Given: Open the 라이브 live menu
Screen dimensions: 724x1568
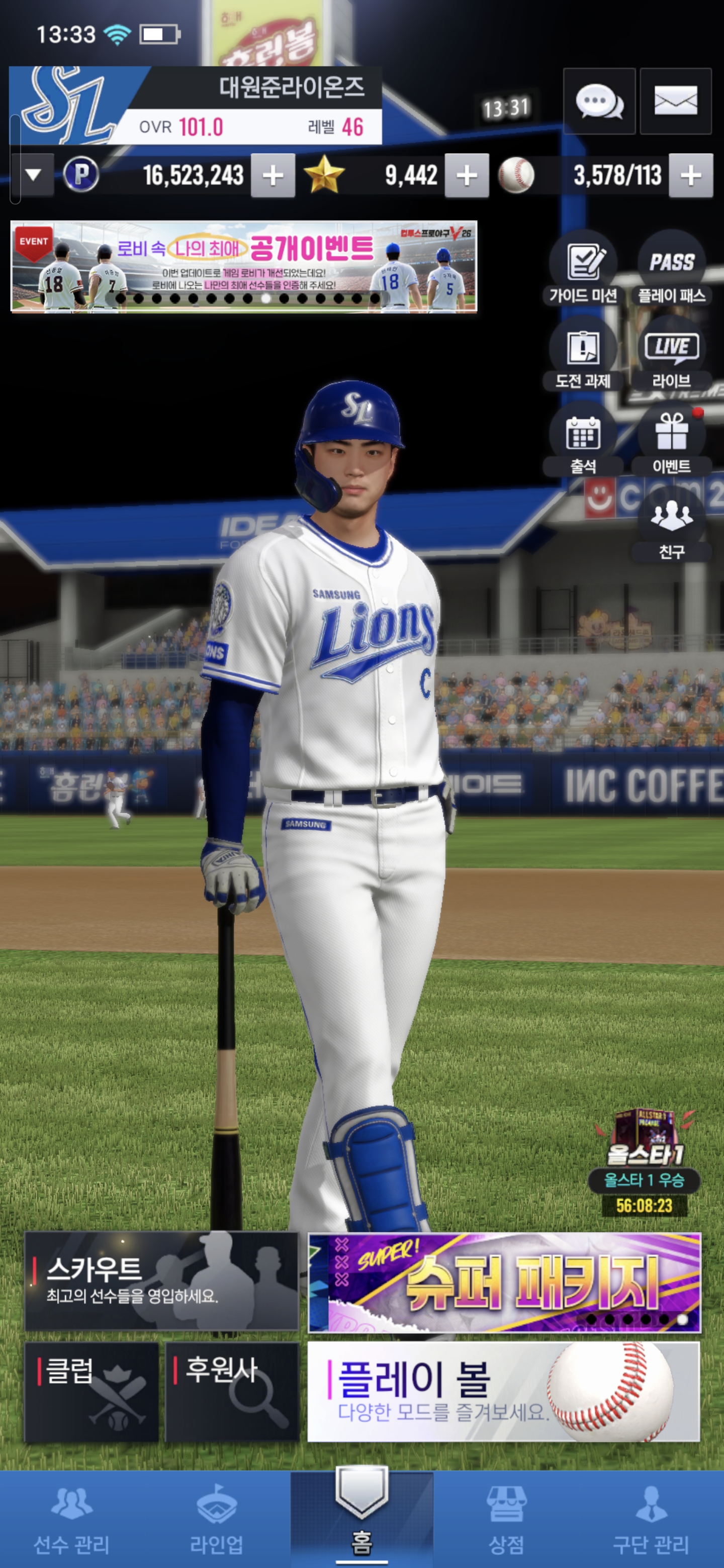Looking at the screenshot, I should pyautogui.click(x=671, y=353).
